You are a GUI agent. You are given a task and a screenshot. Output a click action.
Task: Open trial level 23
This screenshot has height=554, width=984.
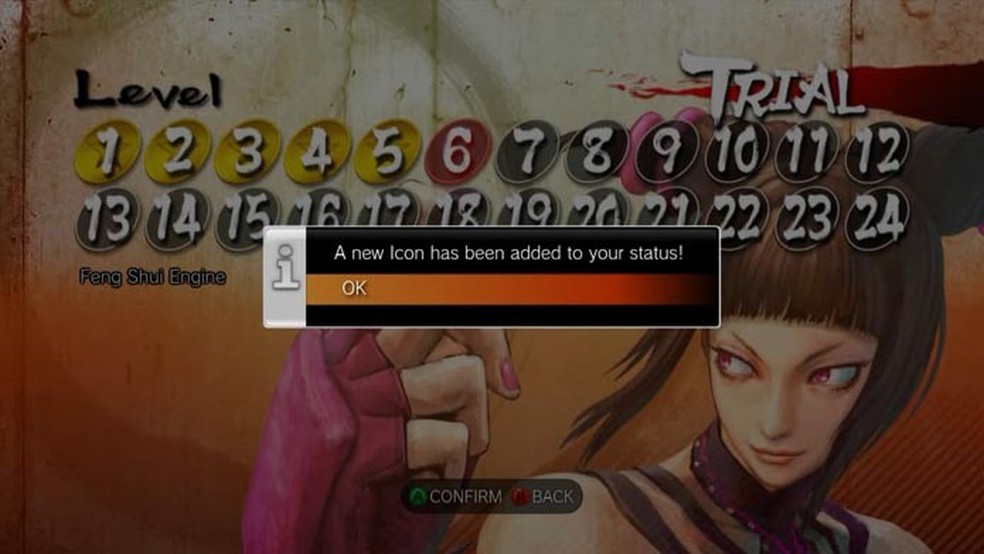click(807, 217)
